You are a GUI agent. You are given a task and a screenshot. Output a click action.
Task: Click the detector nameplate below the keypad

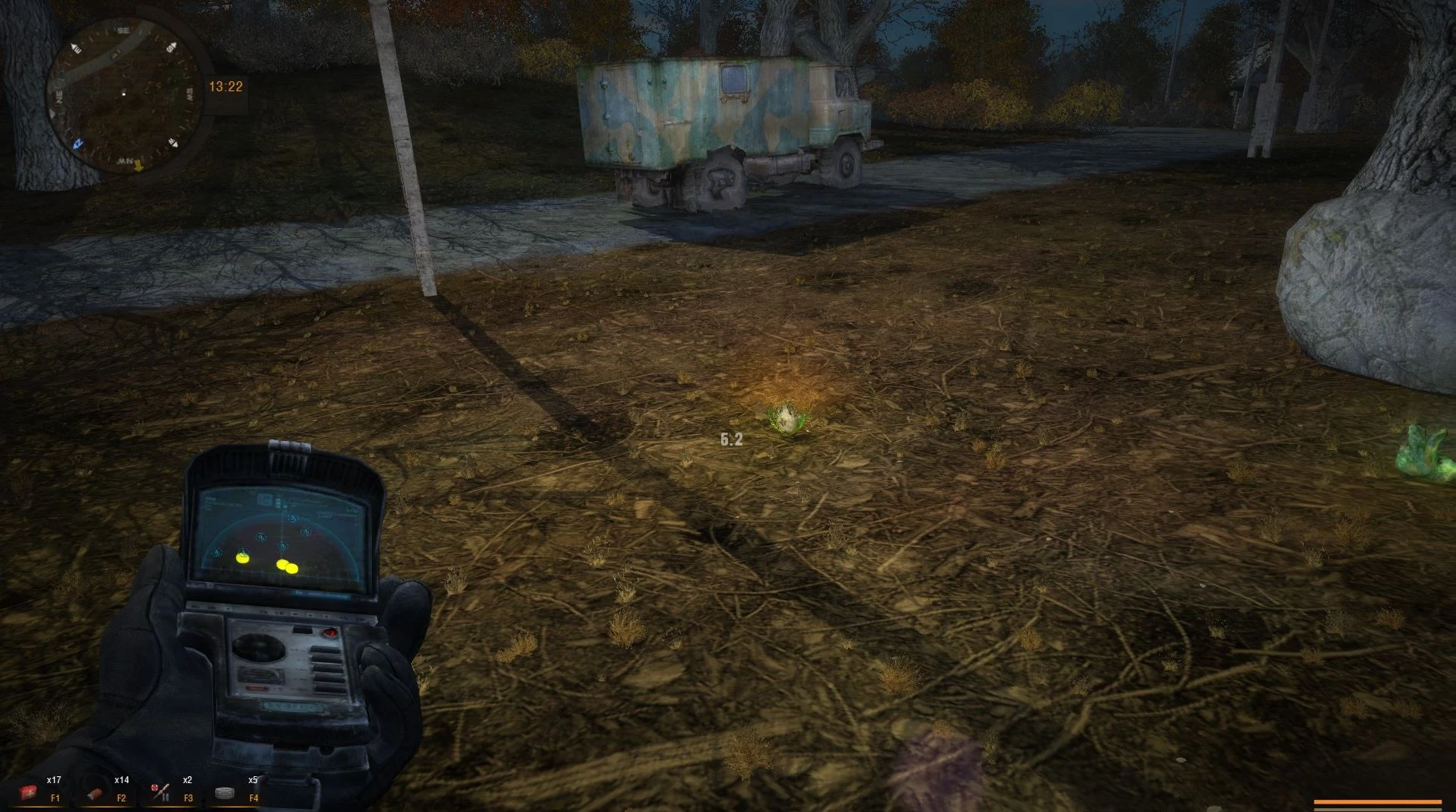tap(292, 707)
